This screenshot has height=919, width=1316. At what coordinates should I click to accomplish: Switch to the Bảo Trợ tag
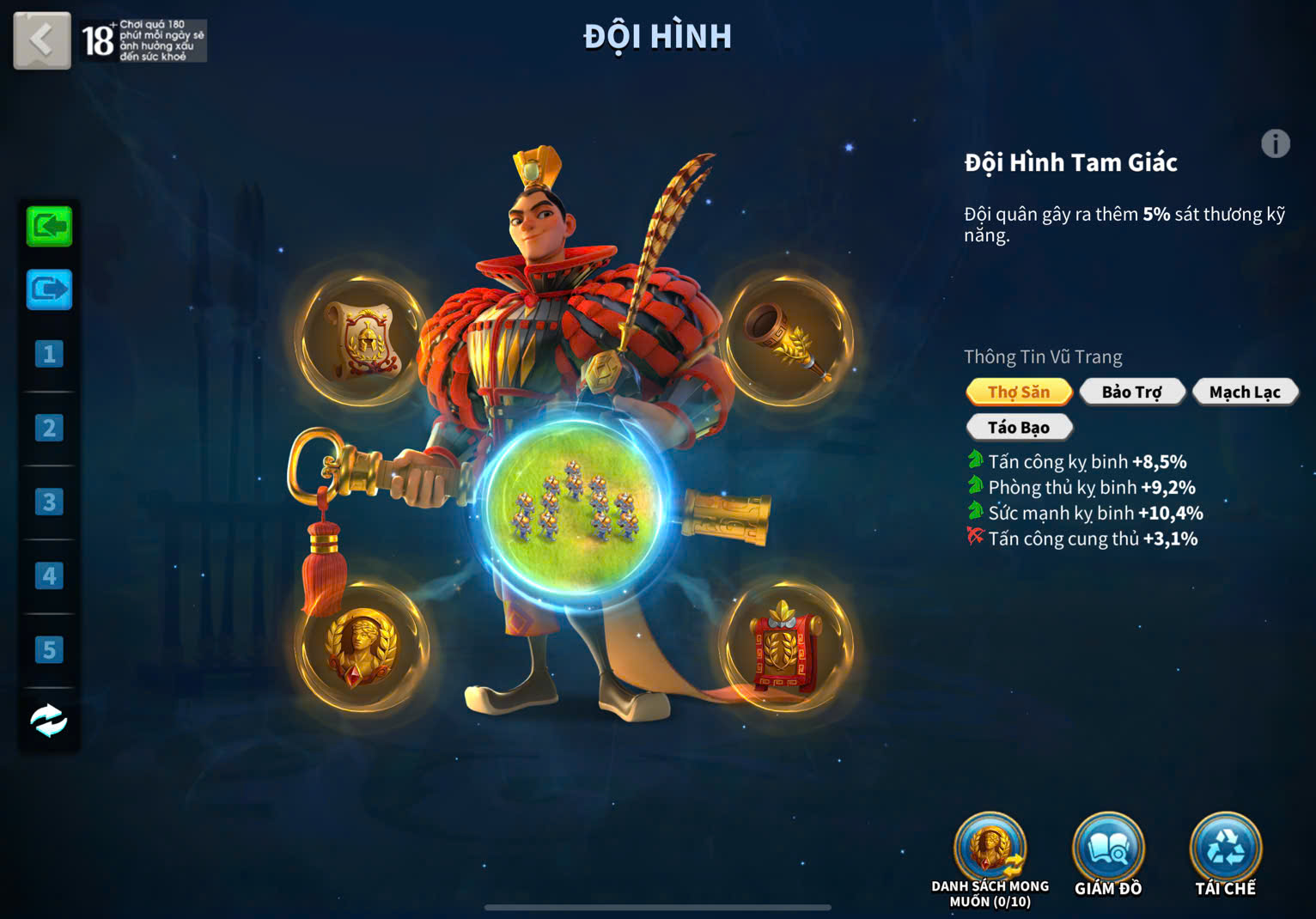1131,393
